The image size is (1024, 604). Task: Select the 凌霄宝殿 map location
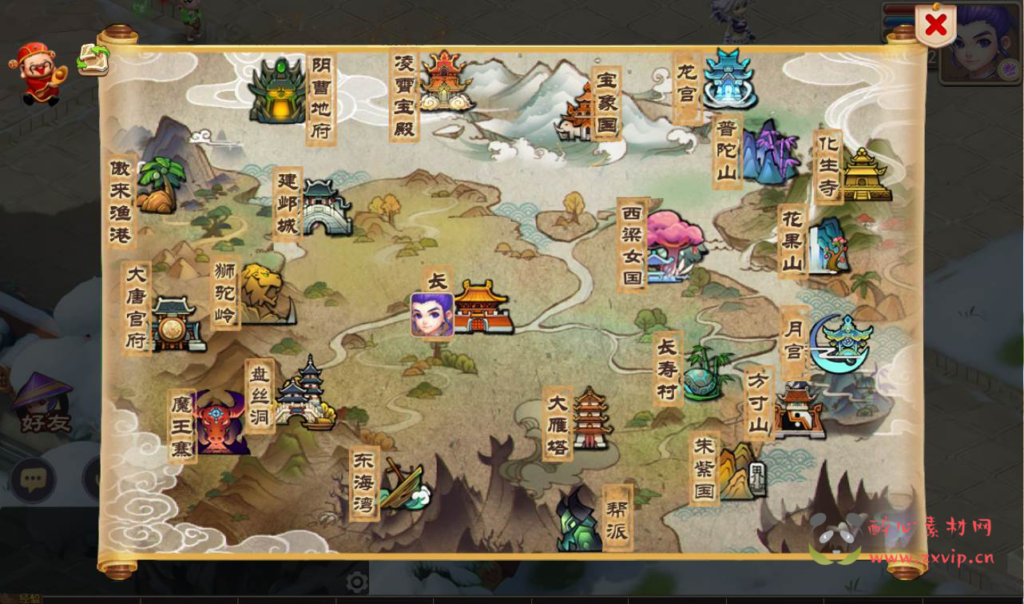coord(445,81)
